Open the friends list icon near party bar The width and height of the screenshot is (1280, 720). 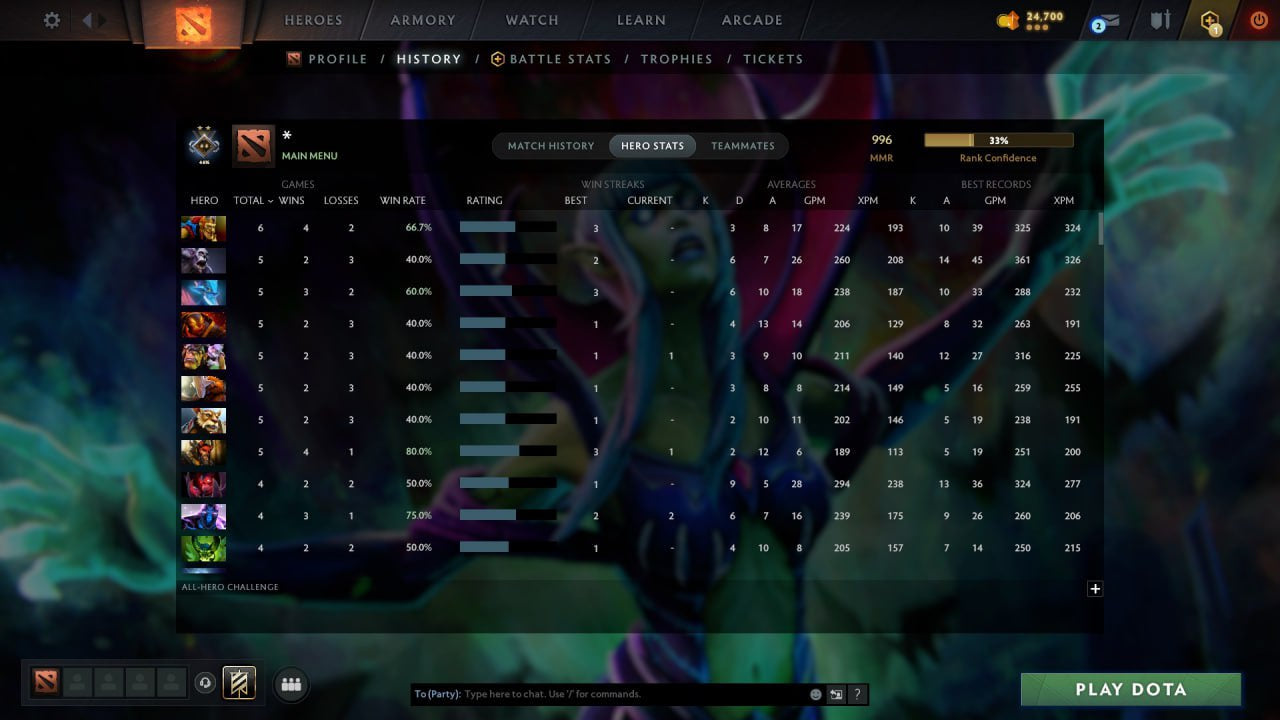click(x=290, y=684)
